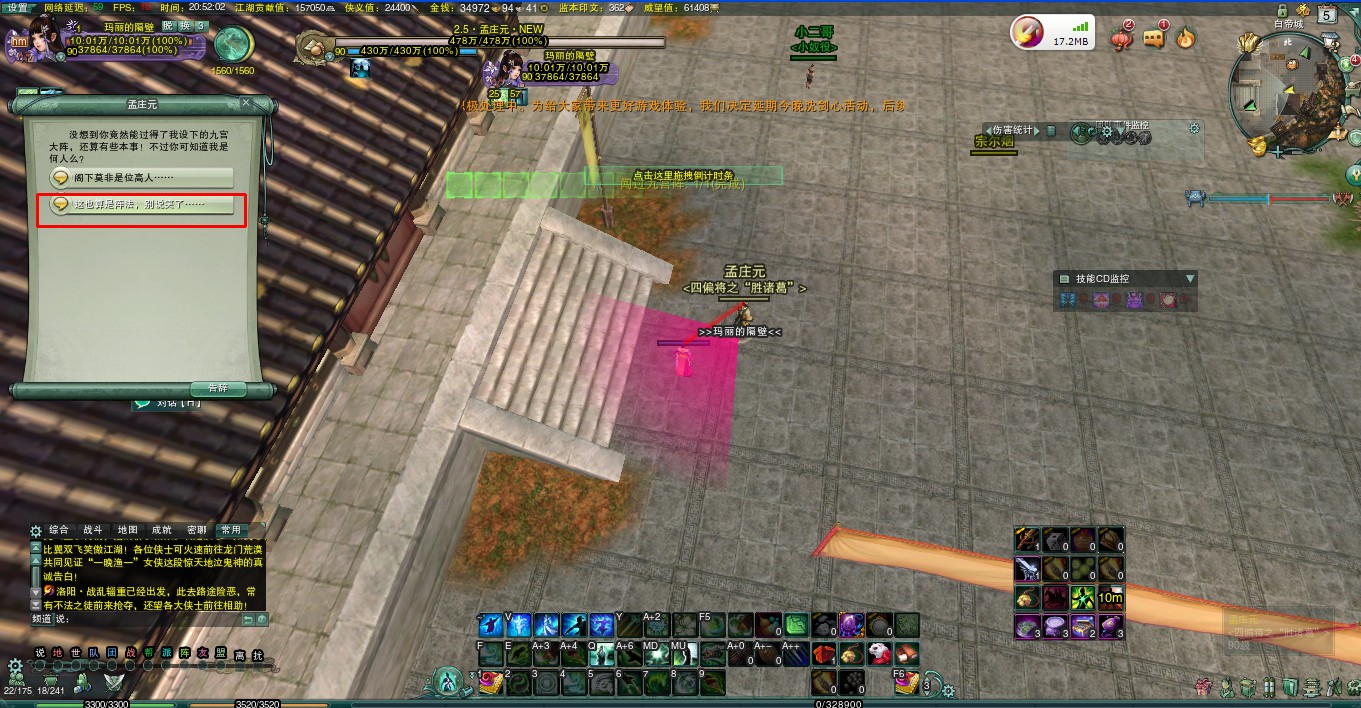Zoom in the minimap with plus button
The image size is (1361, 708).
click(1278, 152)
